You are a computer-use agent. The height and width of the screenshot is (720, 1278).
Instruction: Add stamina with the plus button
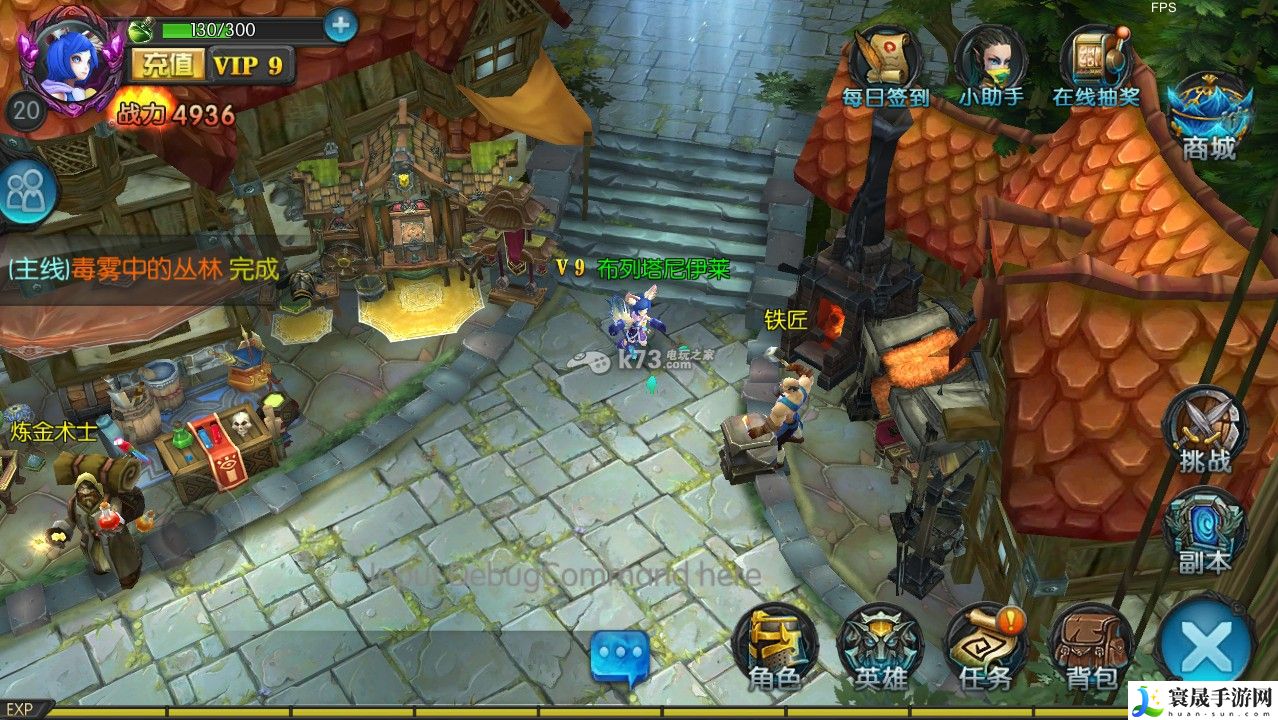coord(340,25)
